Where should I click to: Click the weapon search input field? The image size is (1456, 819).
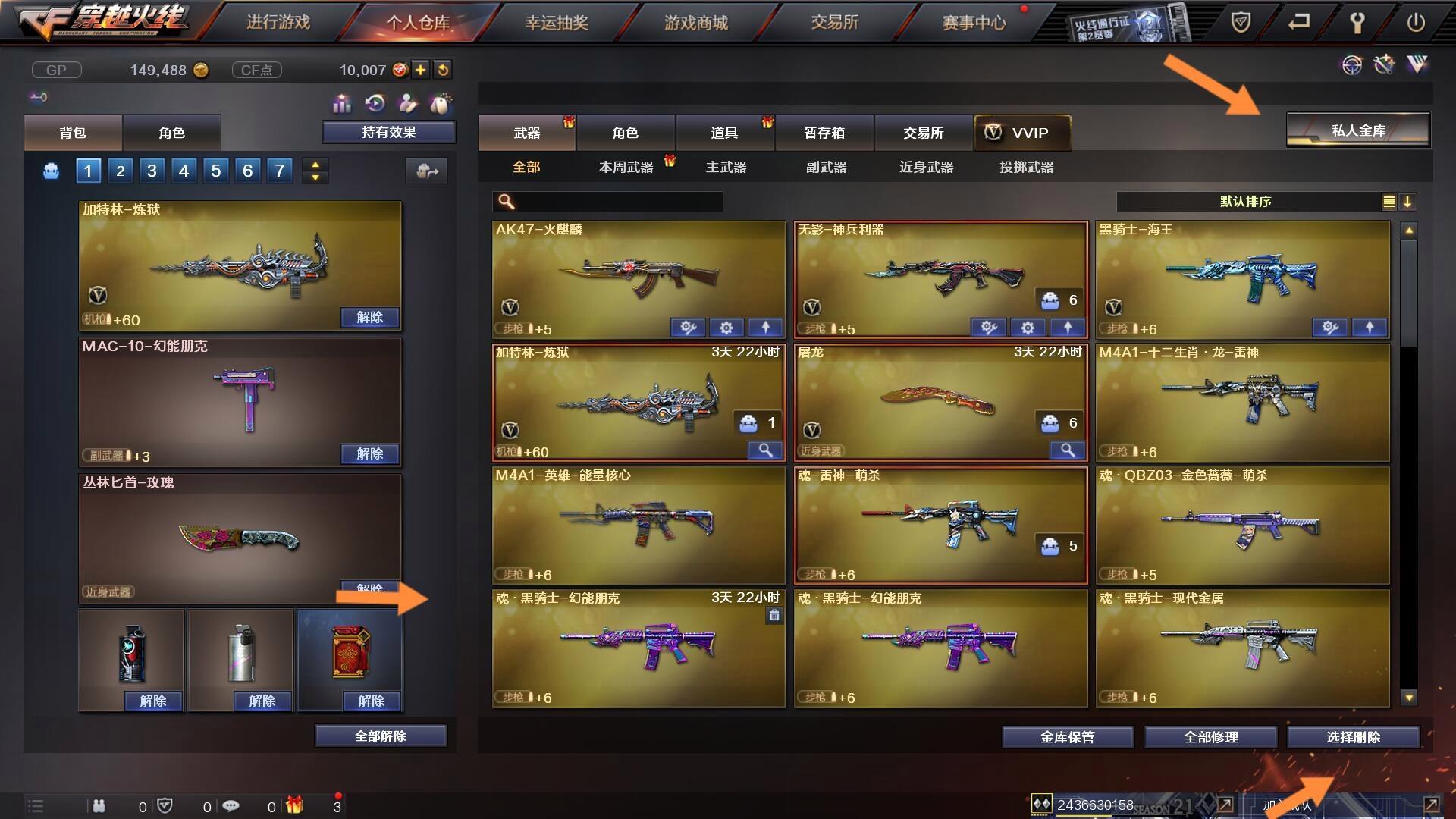(x=607, y=202)
